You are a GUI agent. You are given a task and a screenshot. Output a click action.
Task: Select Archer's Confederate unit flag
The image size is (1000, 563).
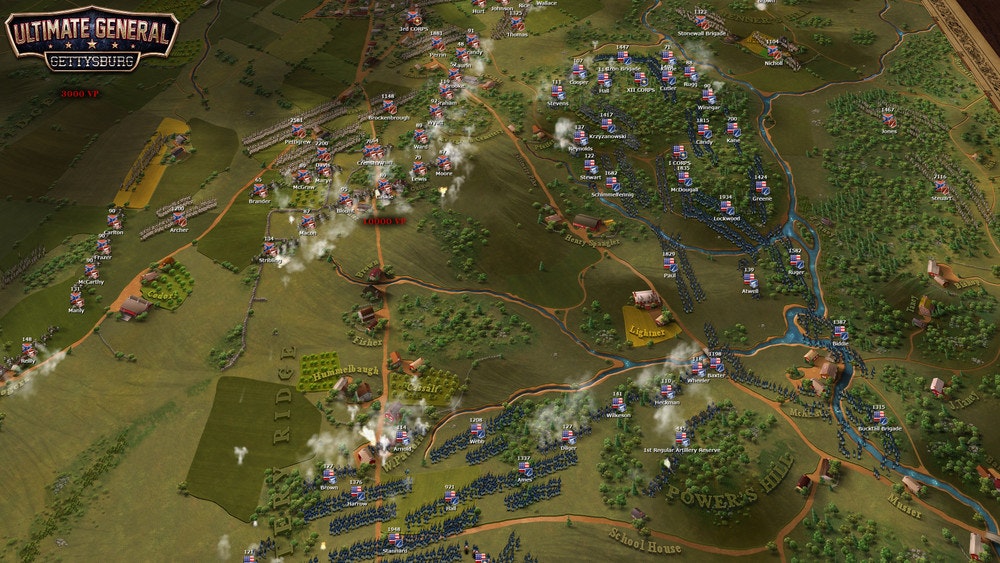[x=179, y=219]
